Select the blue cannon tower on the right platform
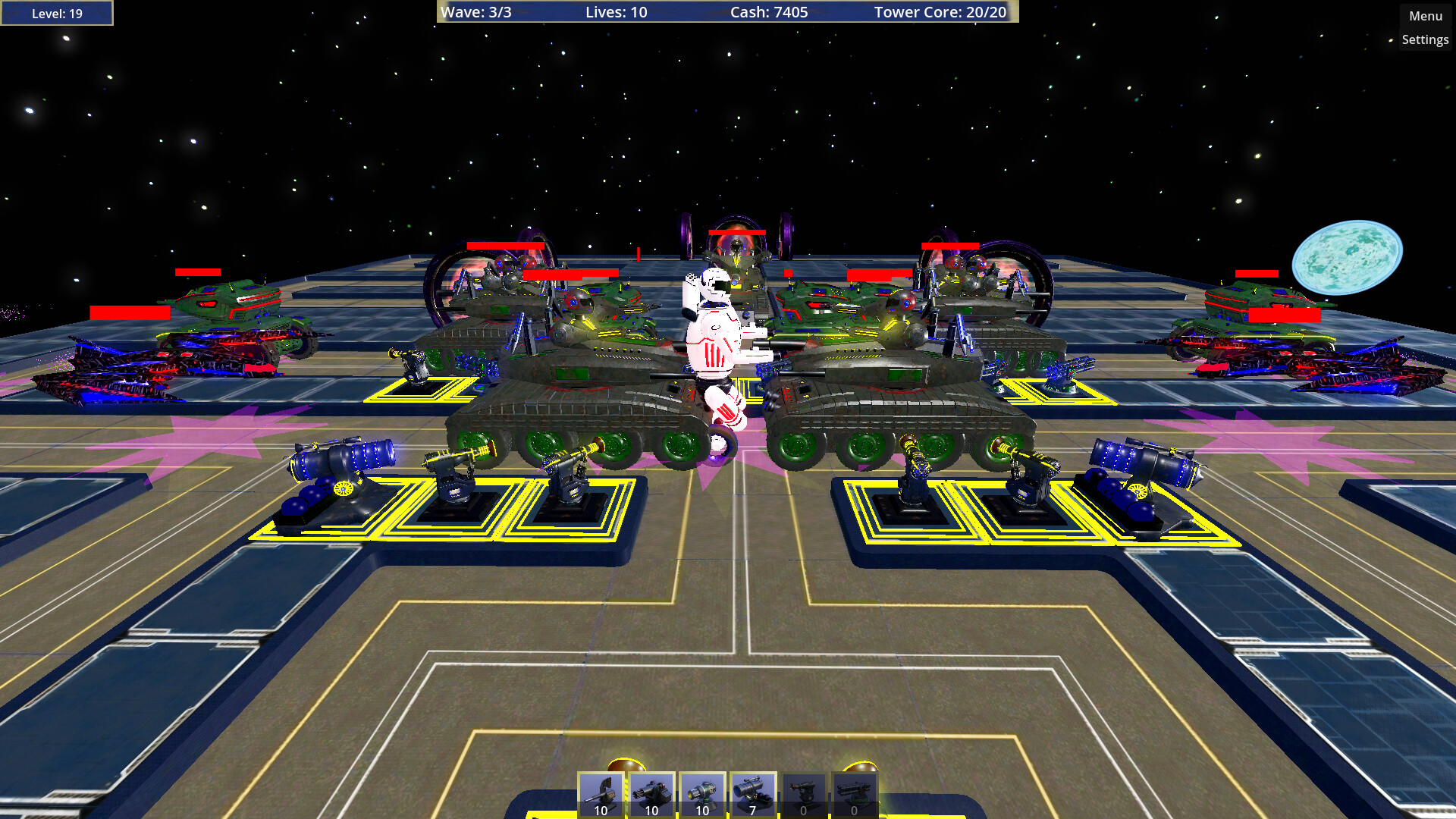The image size is (1456, 819). pyautogui.click(x=1134, y=474)
